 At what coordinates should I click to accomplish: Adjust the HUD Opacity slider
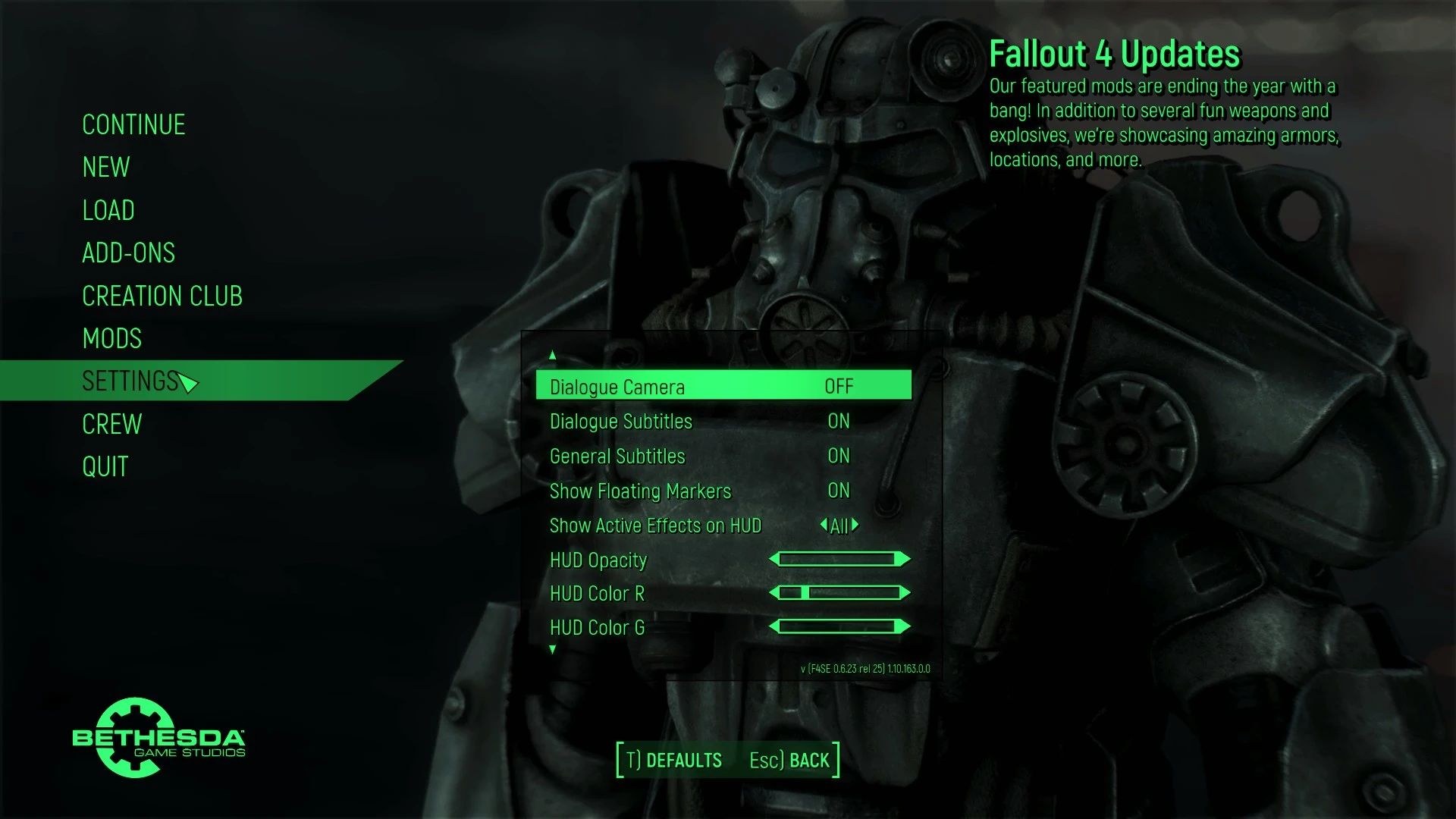point(838,559)
